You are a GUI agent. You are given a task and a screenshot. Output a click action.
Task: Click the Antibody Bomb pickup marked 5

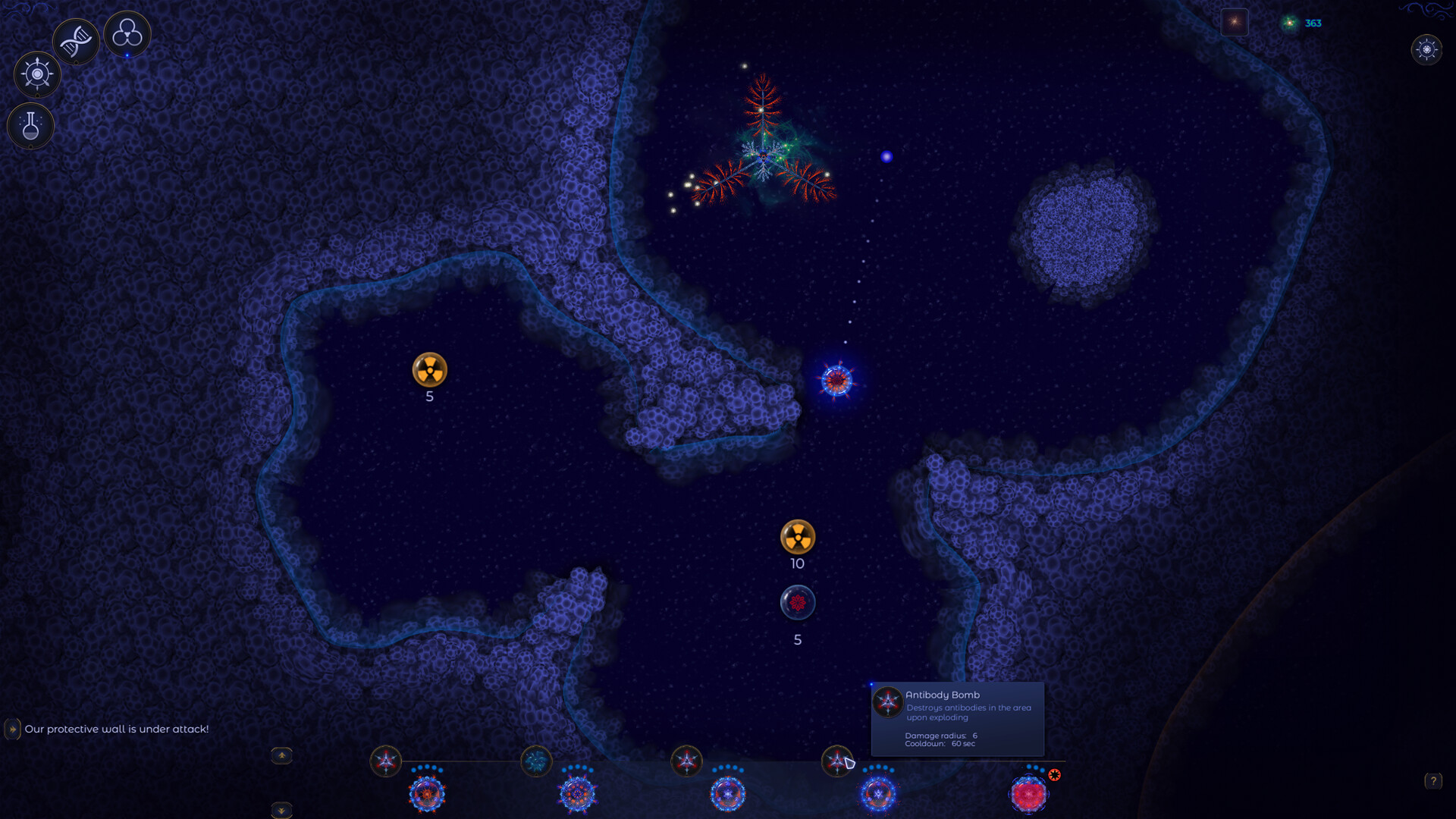(797, 602)
